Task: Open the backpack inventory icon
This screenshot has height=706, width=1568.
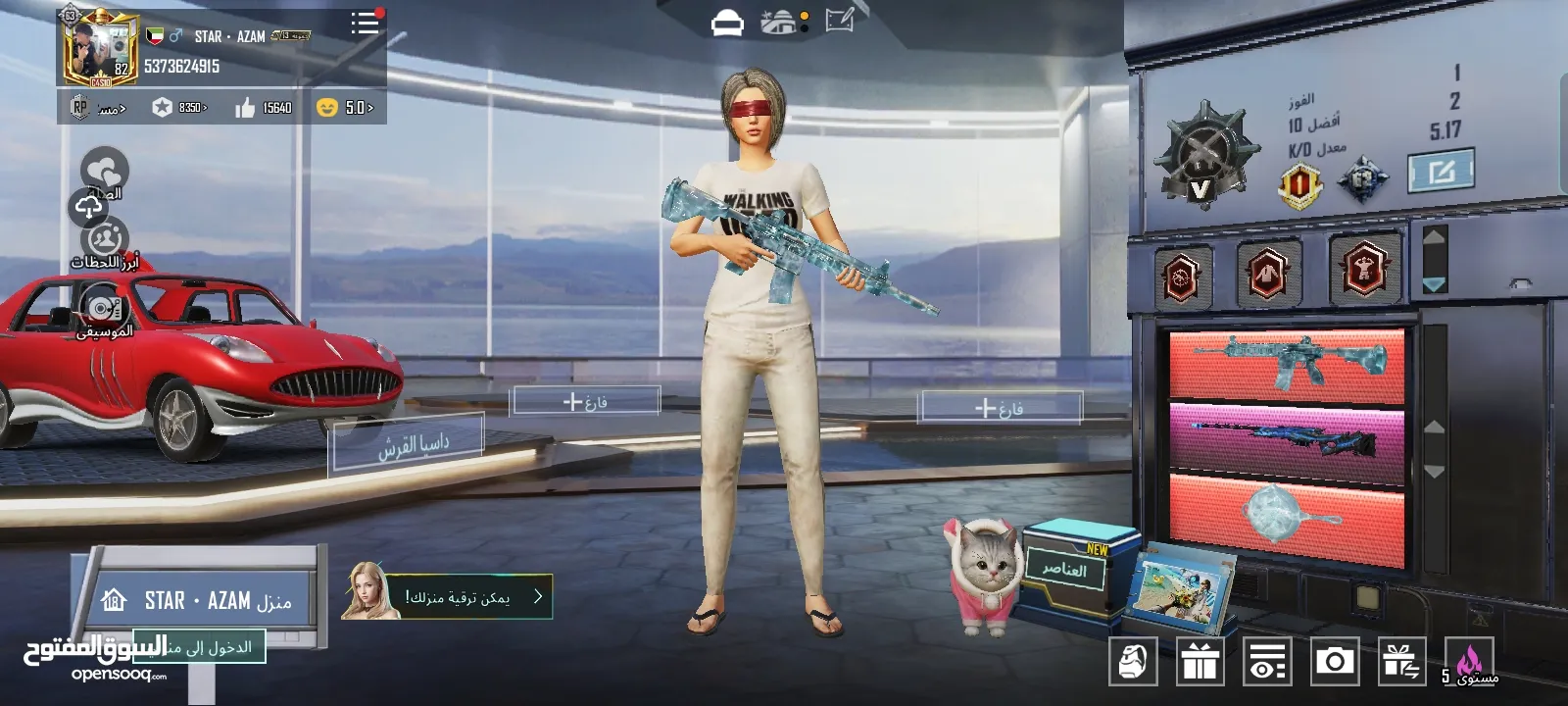Action: 1133,662
